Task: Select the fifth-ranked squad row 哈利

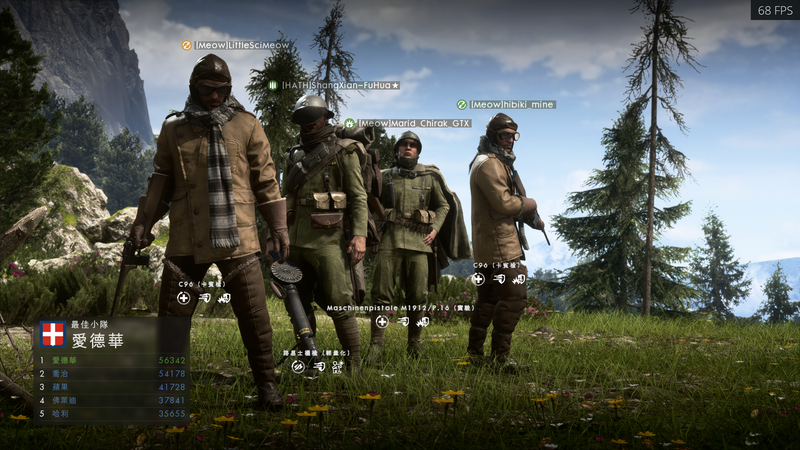Action: (112, 412)
